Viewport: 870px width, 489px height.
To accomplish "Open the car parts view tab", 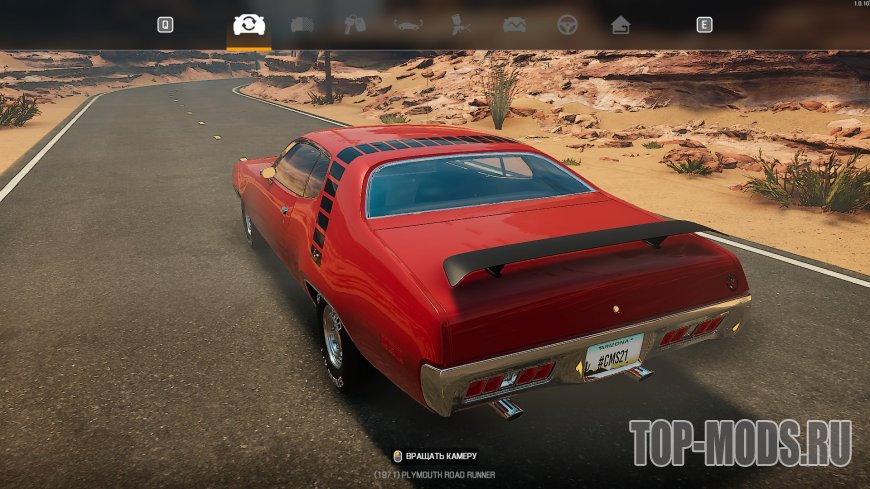I will click(x=302, y=25).
